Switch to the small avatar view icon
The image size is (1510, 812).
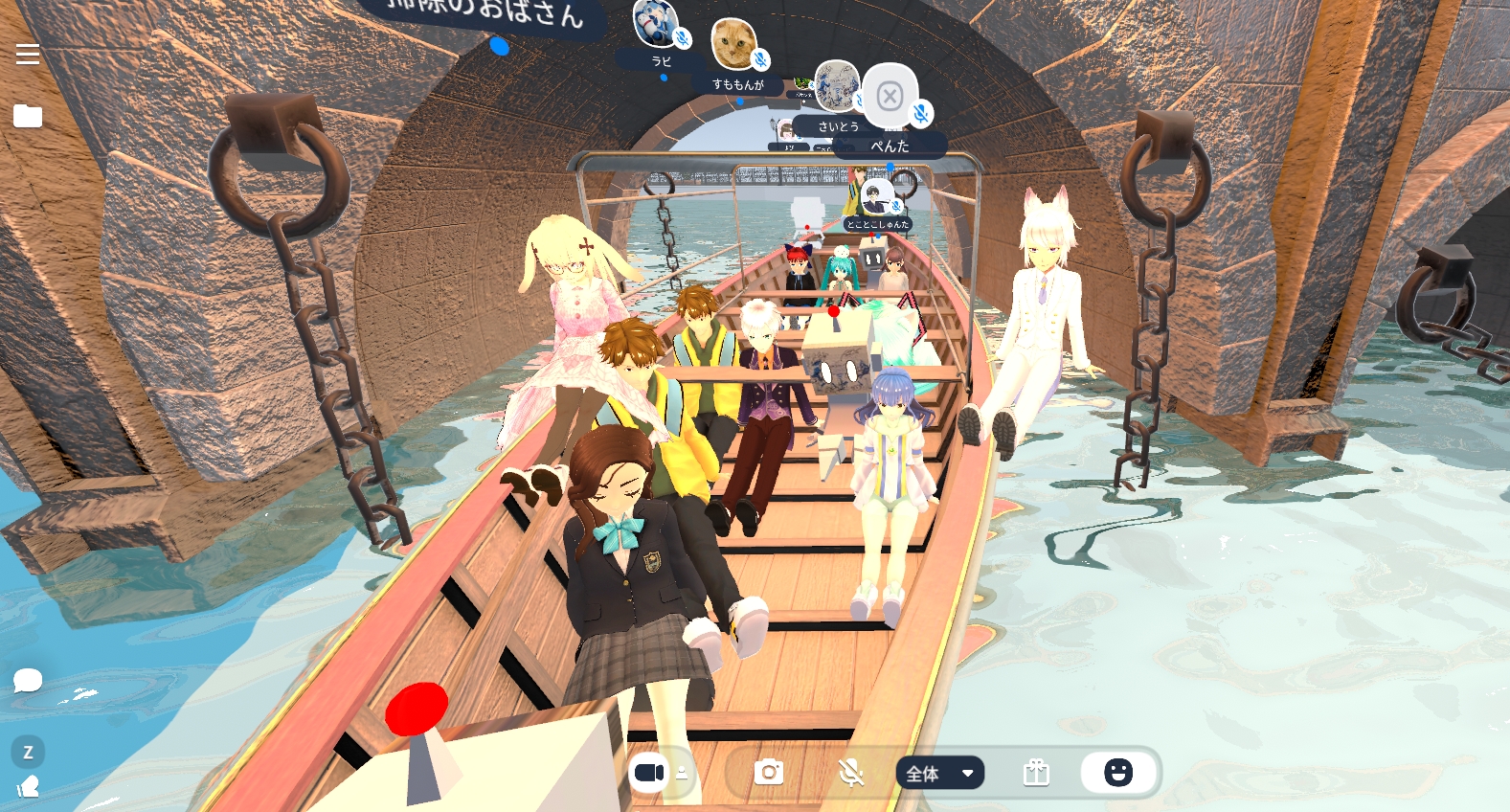pos(682,773)
